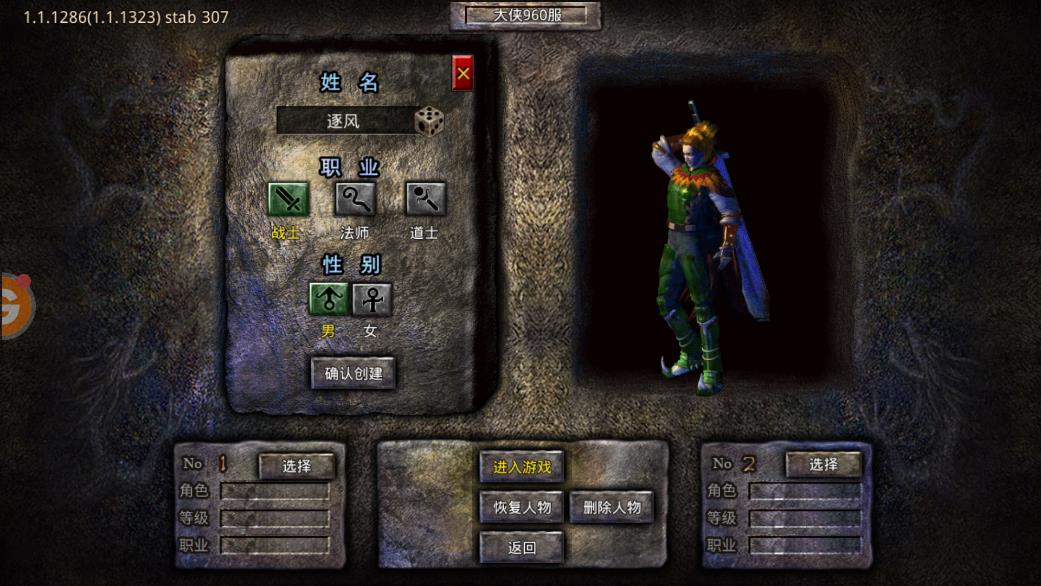
Task: Open 恢复人物 to restore a character
Action: coord(521,507)
